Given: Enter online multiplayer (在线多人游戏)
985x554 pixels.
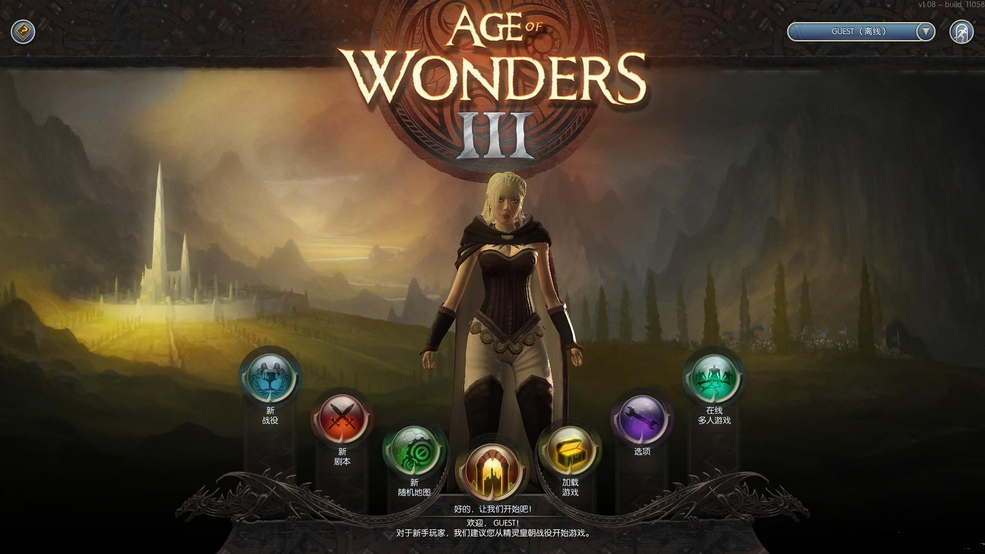Looking at the screenshot, I should pyautogui.click(x=712, y=378).
